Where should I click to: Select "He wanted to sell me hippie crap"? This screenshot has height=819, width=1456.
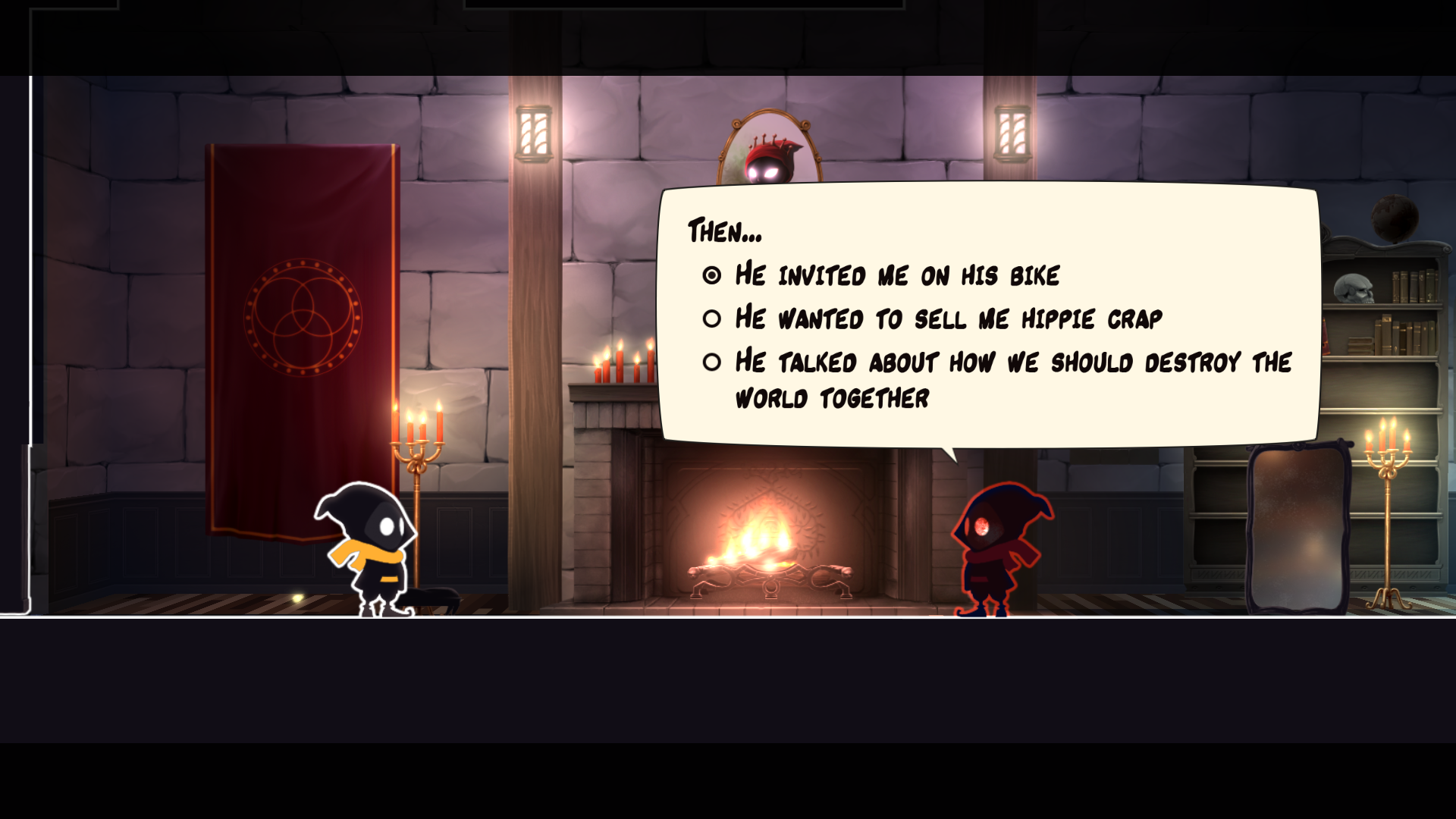tap(948, 318)
